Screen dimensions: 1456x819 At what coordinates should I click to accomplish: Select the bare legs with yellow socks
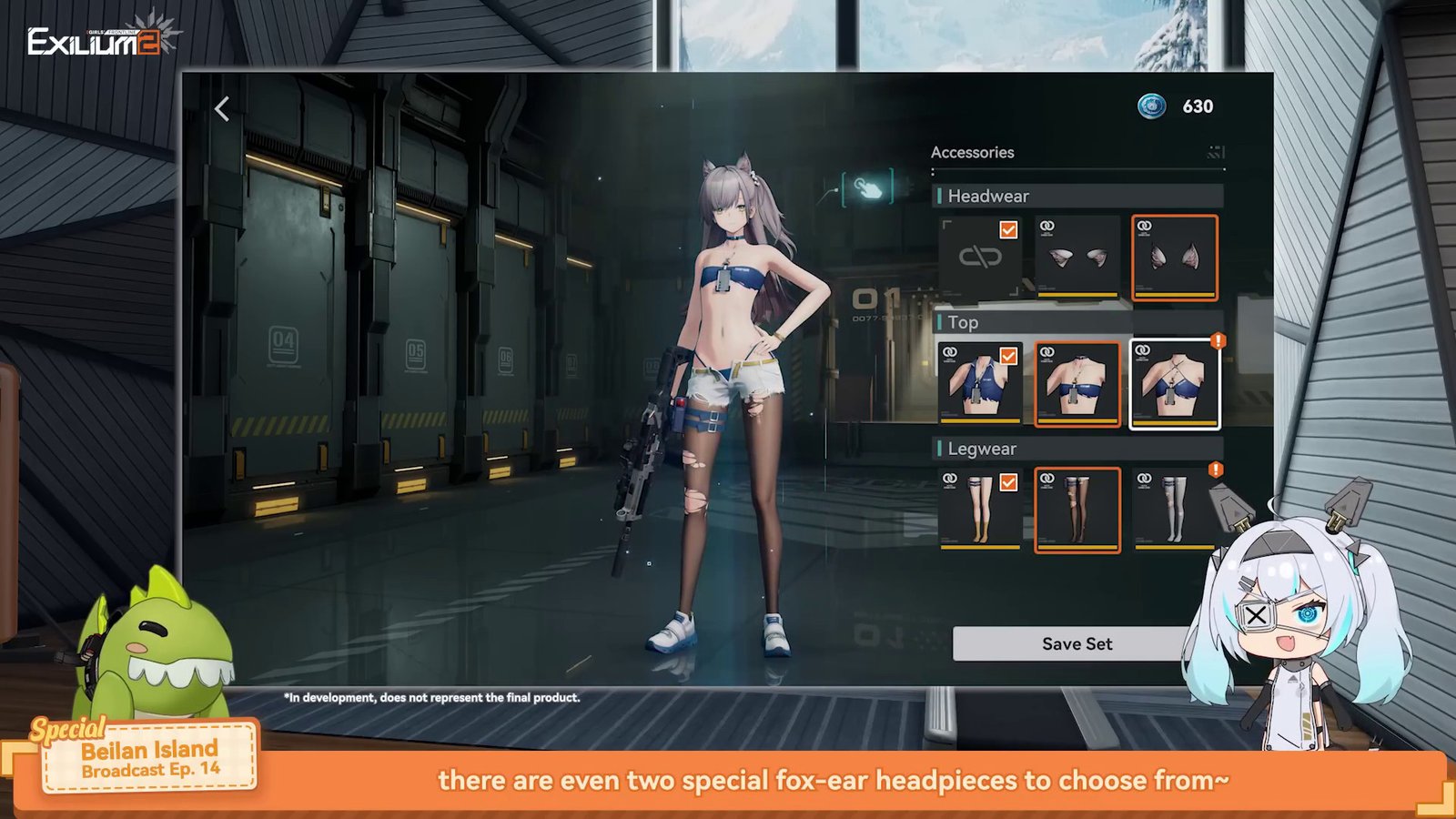(x=980, y=510)
